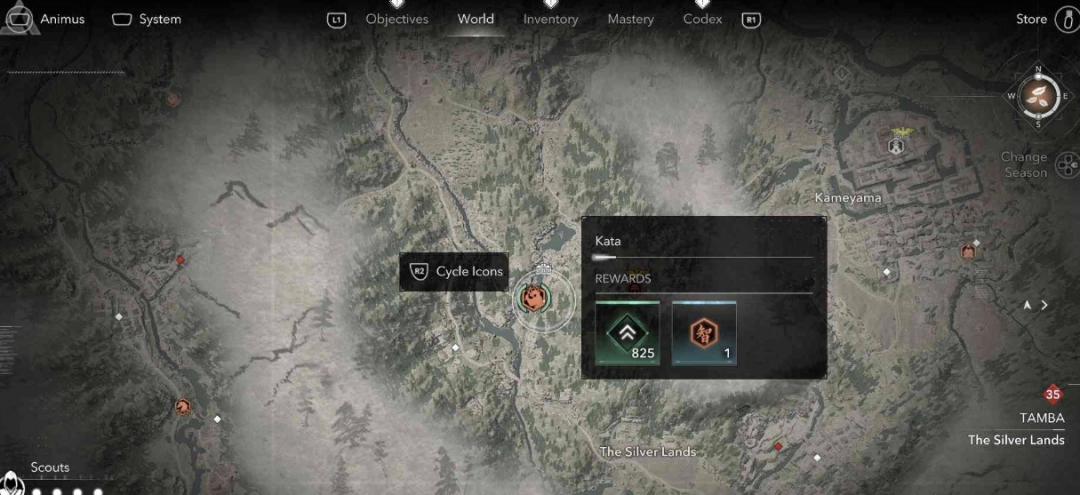Select the Codex tab

coord(702,19)
